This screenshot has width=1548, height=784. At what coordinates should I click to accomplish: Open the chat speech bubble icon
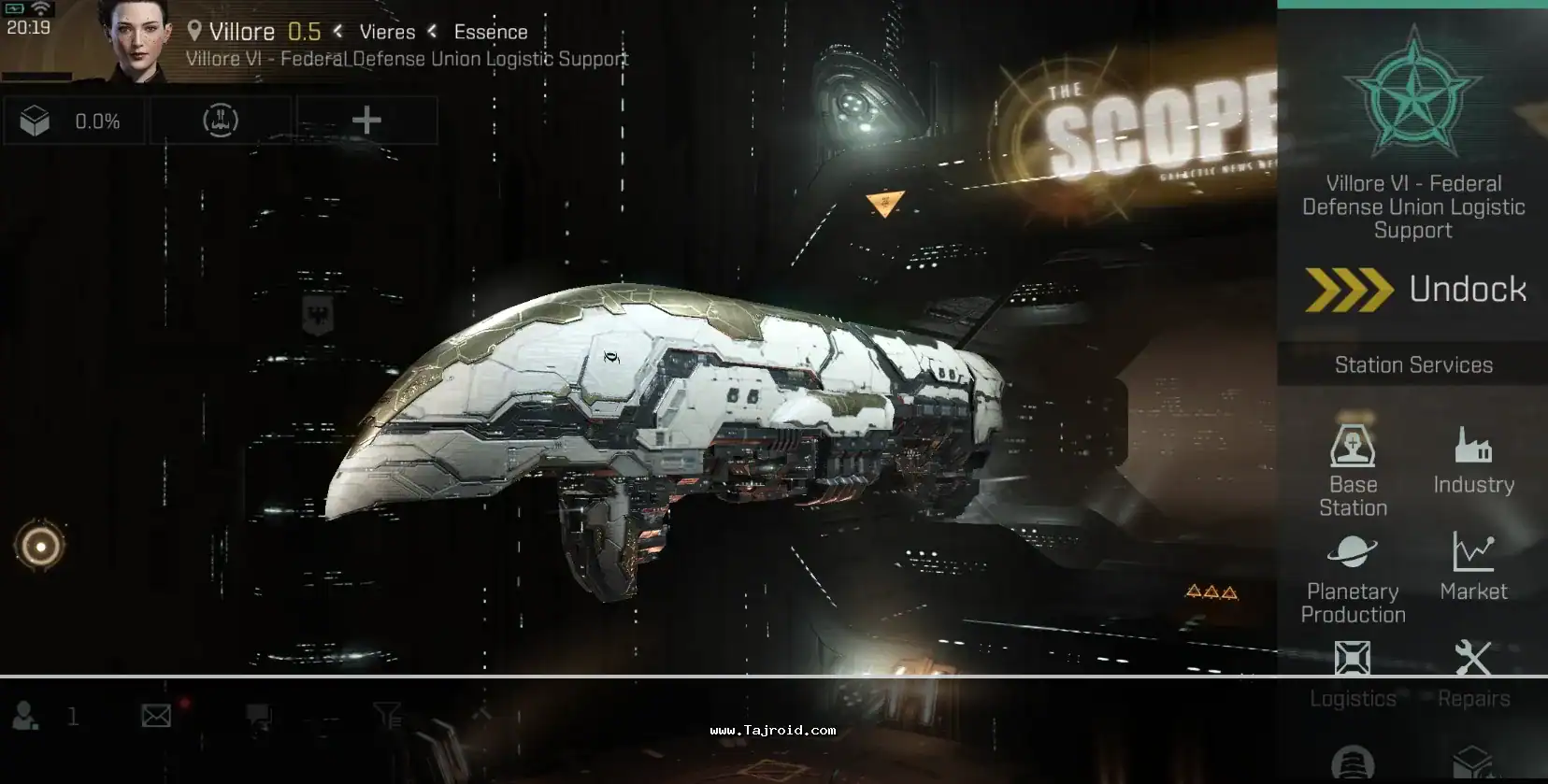(259, 717)
